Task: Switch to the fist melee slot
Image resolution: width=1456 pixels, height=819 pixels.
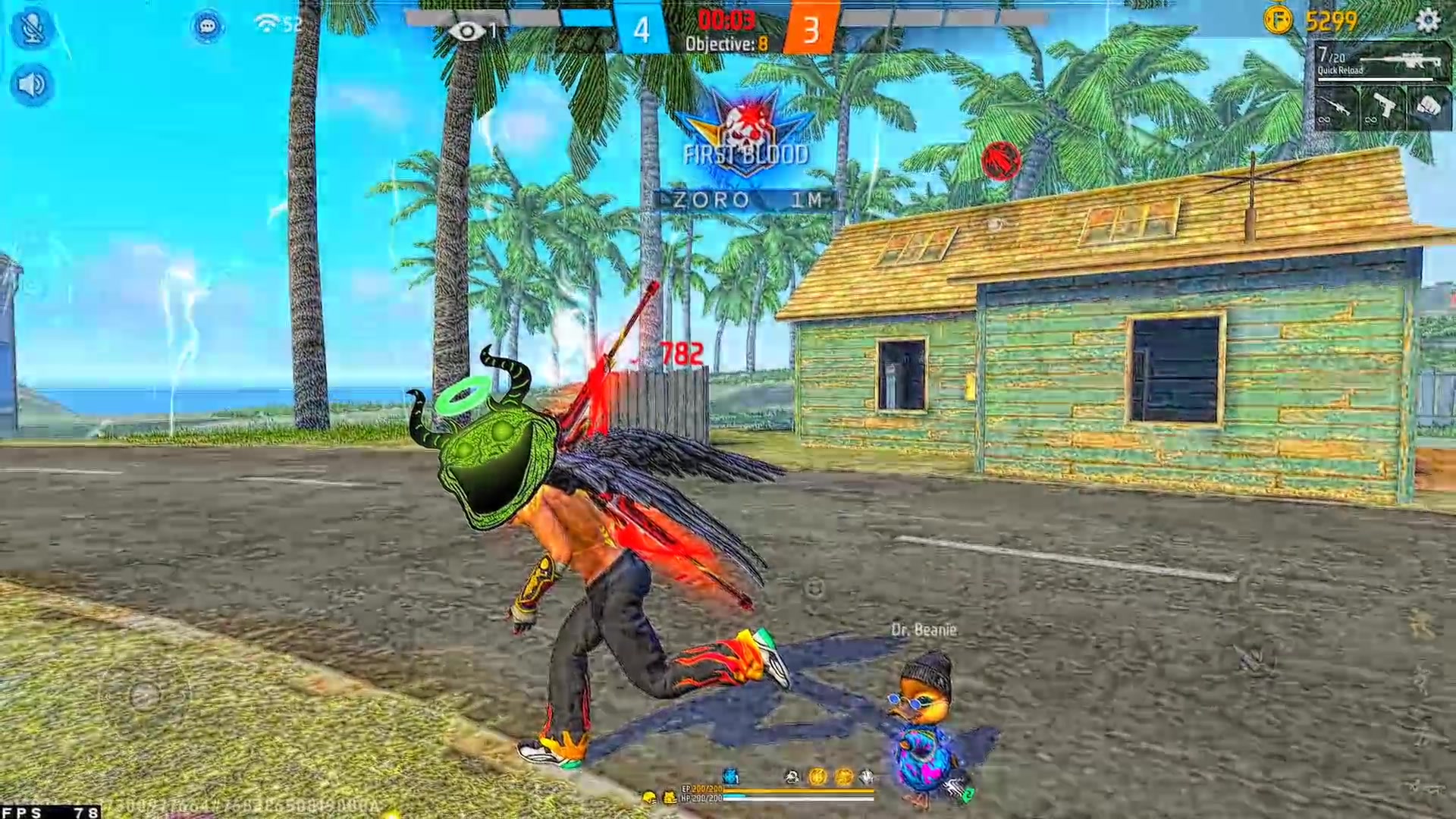Action: [1429, 108]
